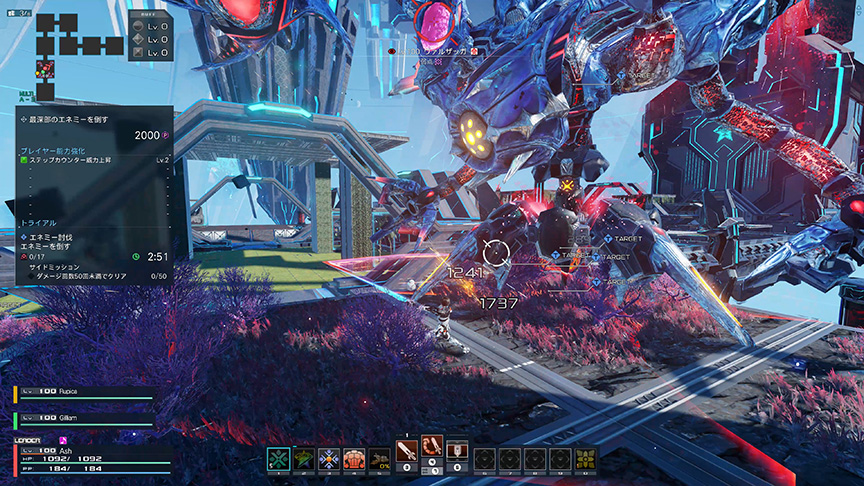Open the ステップカウンター威力上昇 enhancement entry
The image size is (864, 486).
pyautogui.click(x=90, y=160)
